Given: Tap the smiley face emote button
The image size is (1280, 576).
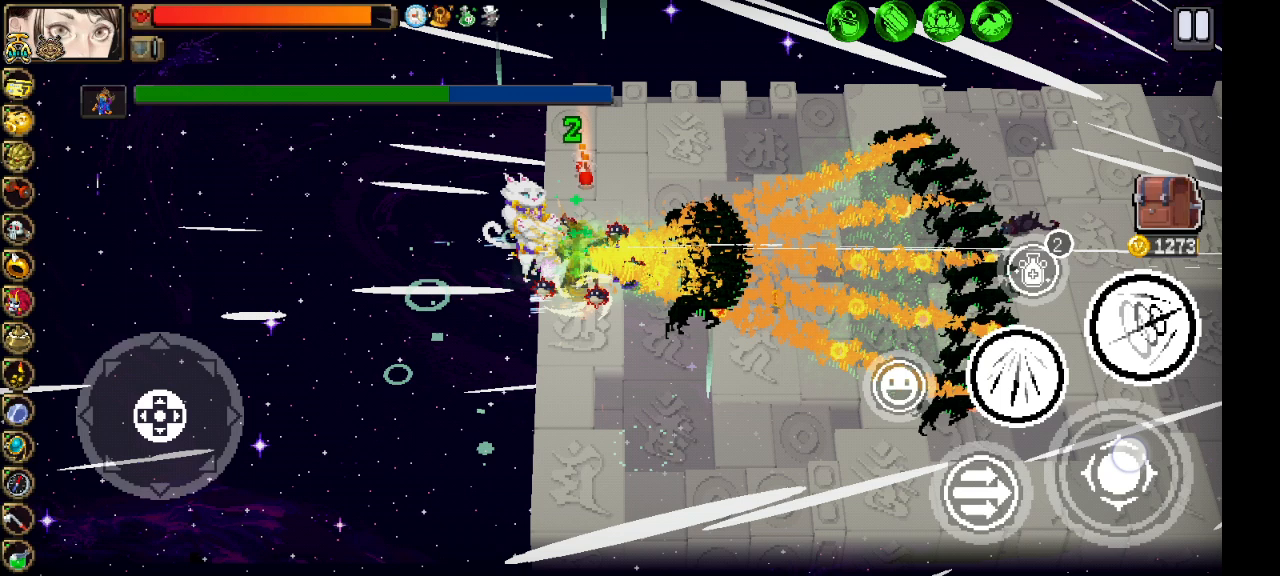Looking at the screenshot, I should (898, 386).
